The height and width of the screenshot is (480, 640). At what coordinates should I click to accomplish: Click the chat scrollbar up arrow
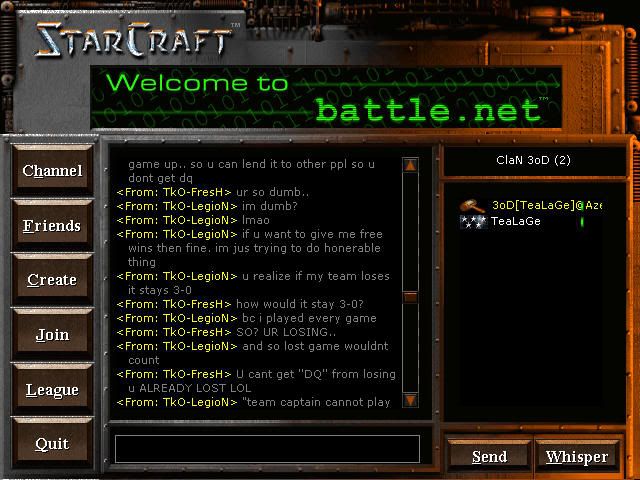[x=410, y=165]
